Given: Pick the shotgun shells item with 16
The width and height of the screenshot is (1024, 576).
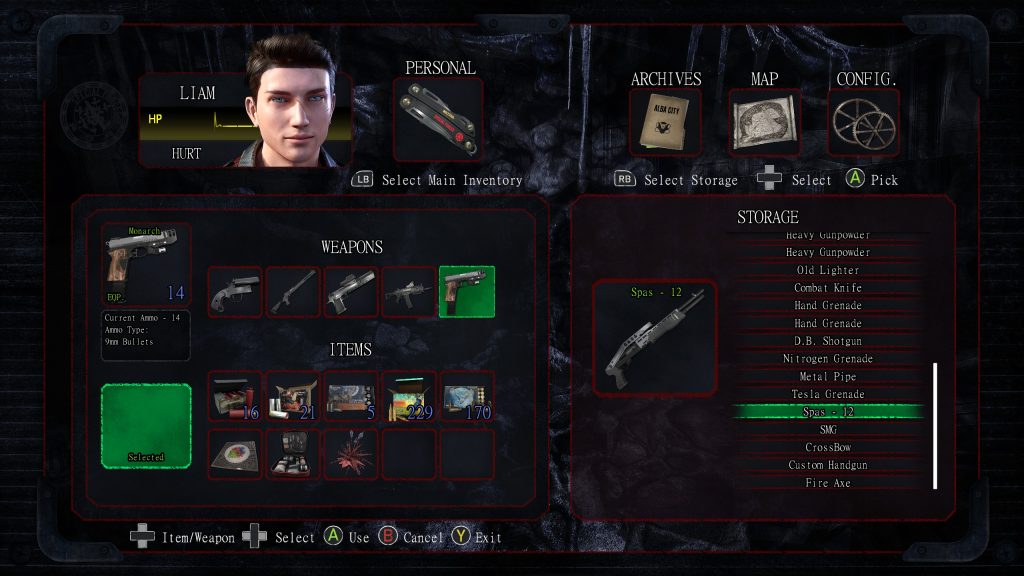Looking at the screenshot, I should pyautogui.click(x=235, y=397).
